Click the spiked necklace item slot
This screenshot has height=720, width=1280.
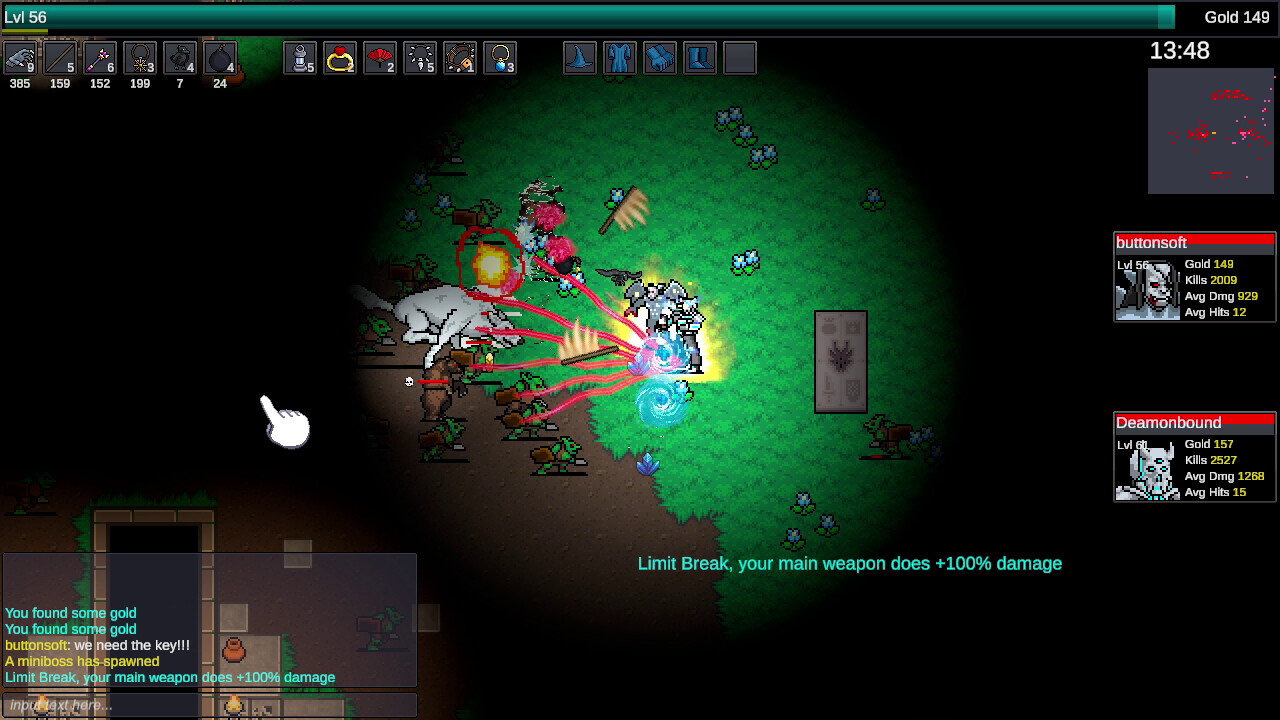pyautogui.click(x=420, y=58)
